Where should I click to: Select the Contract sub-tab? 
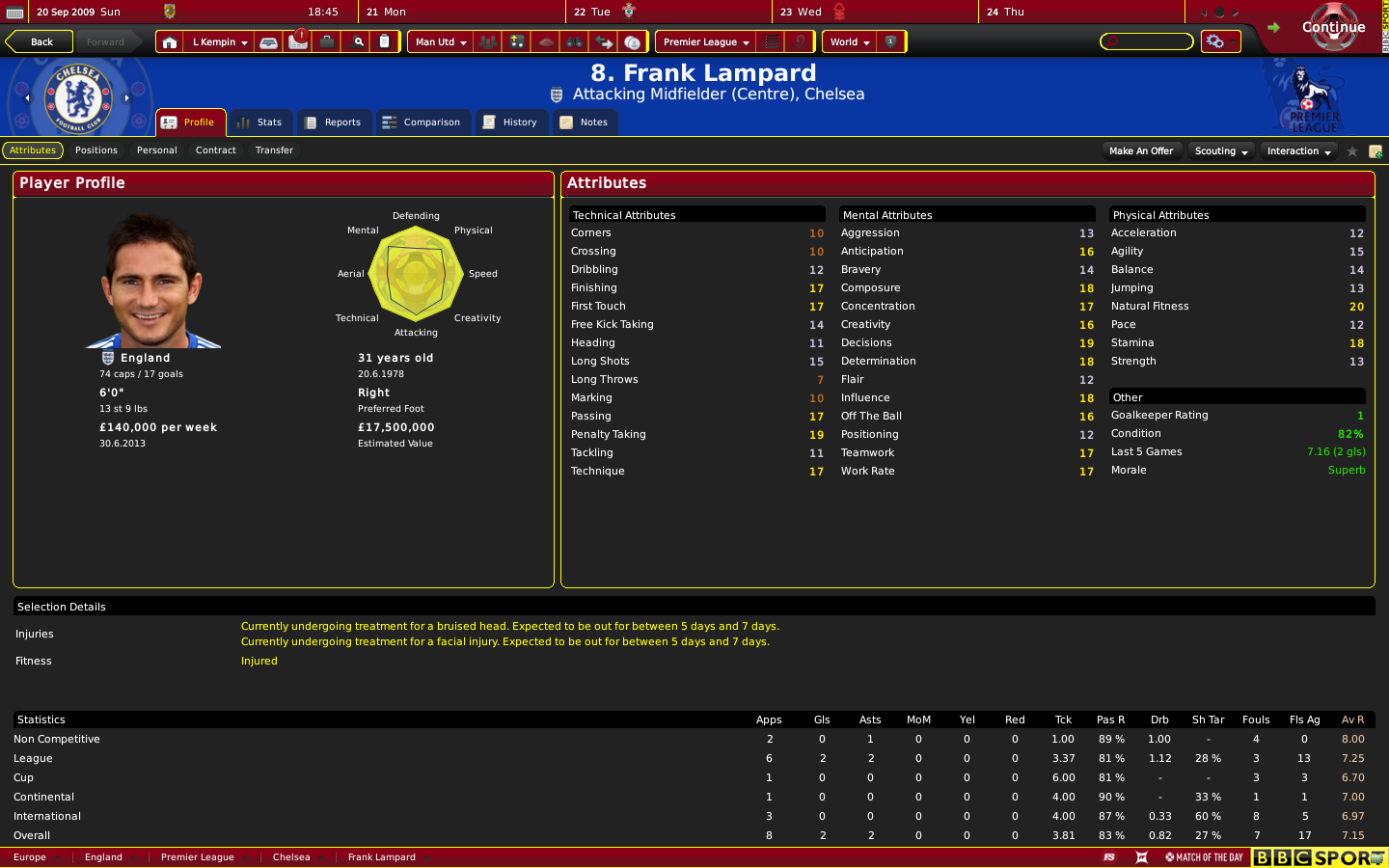pyautogui.click(x=216, y=150)
